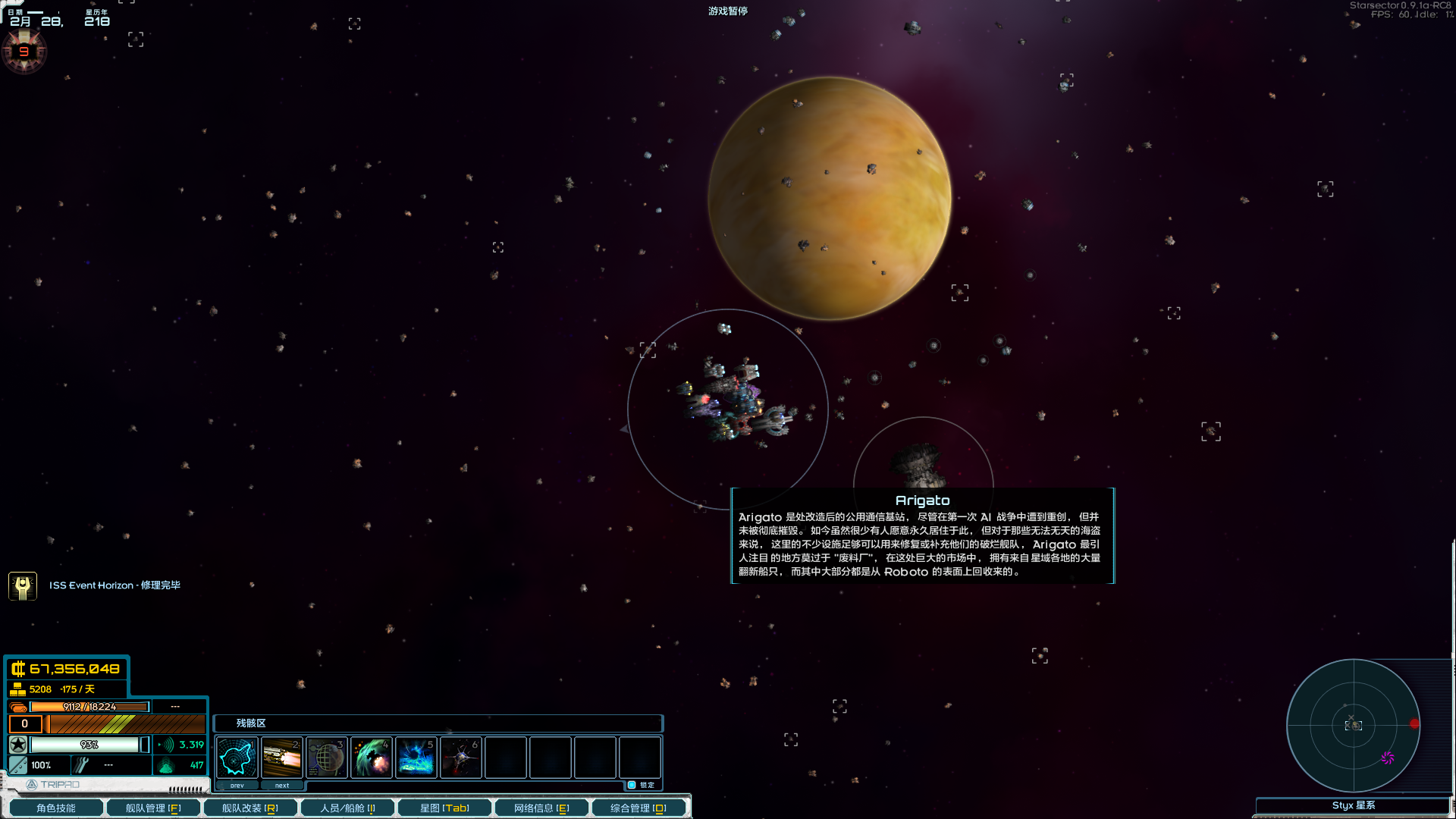
Task: Open the 星图 star map
Action: tap(444, 808)
